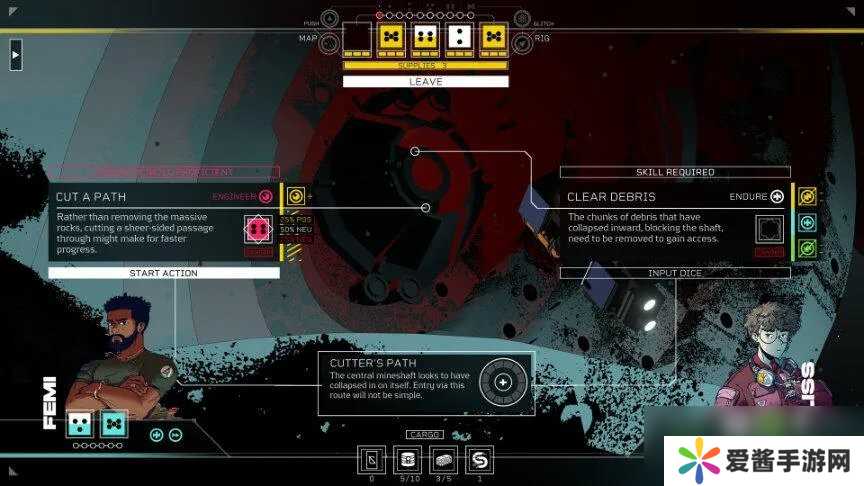
Task: Activate the Glitch icon
Action: point(521,20)
